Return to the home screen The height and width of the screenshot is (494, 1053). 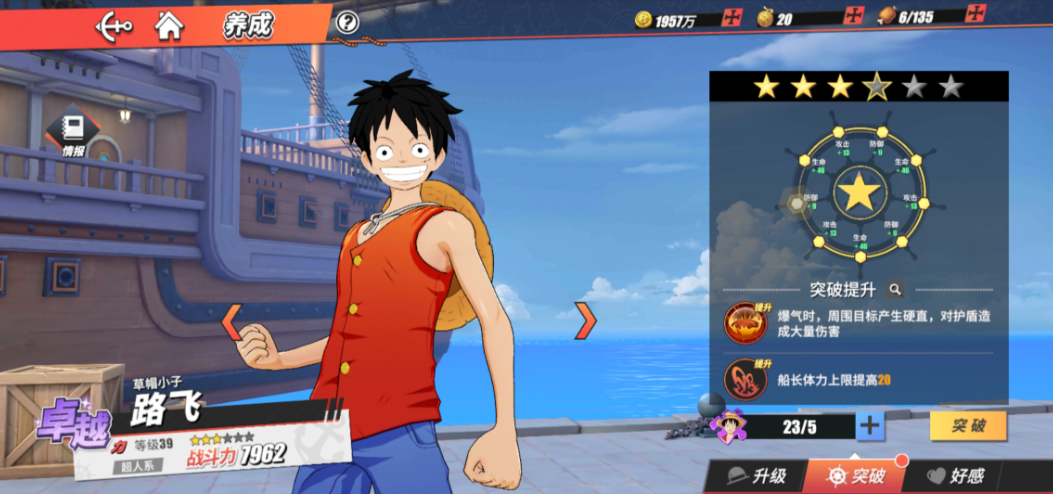(x=169, y=26)
